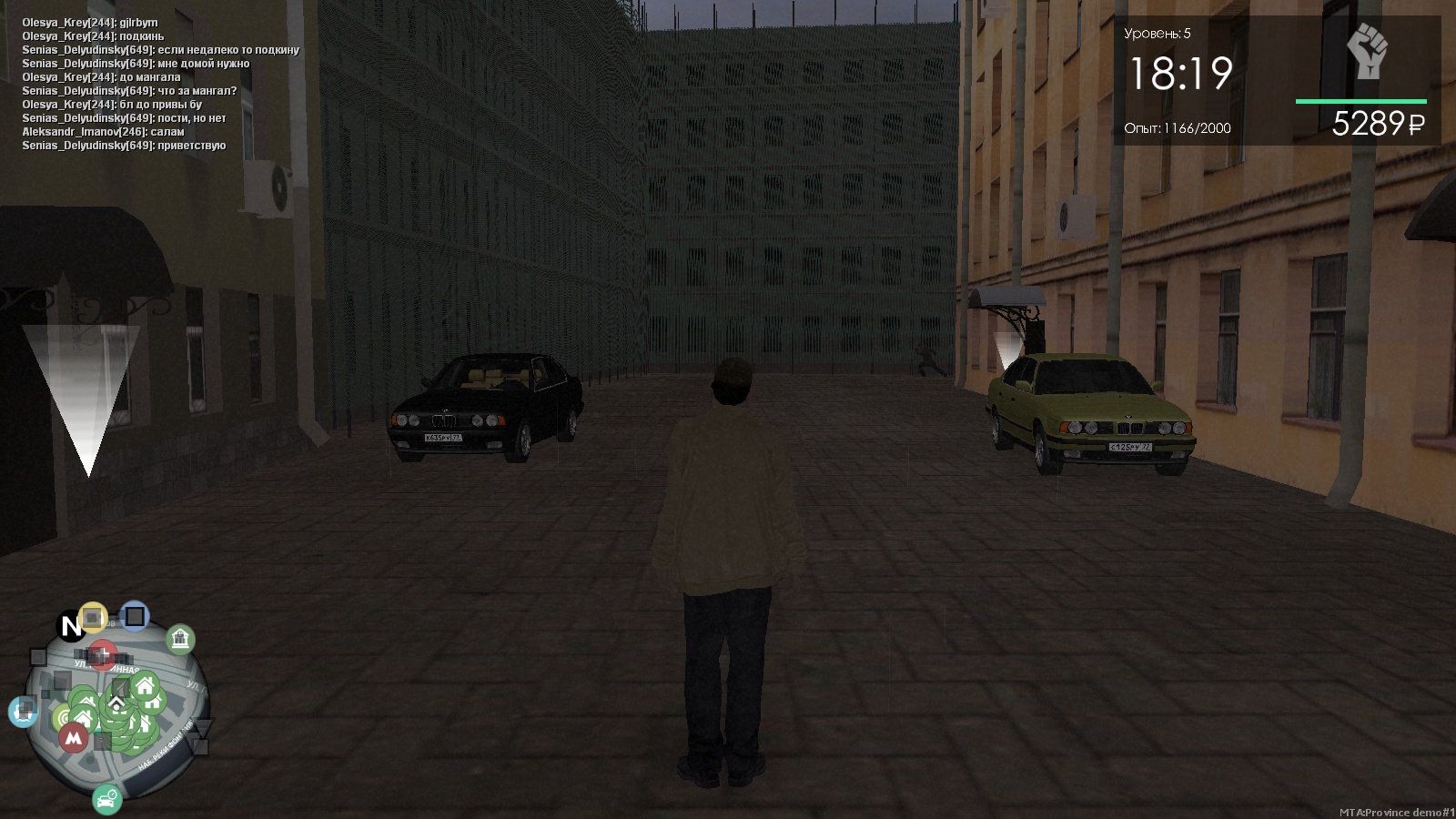
Task: Click the yellow circle marker on minimap
Action: [93, 618]
